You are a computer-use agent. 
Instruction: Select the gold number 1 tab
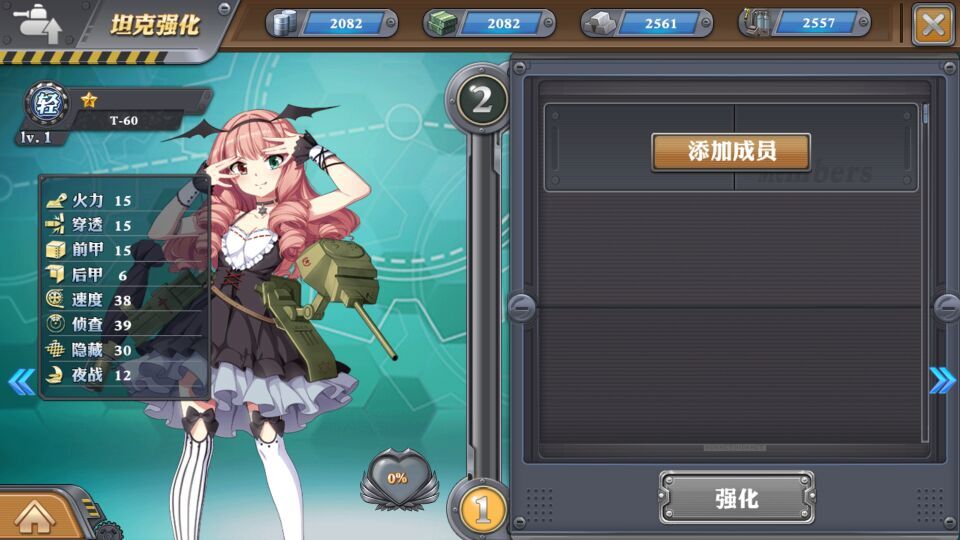pos(482,509)
